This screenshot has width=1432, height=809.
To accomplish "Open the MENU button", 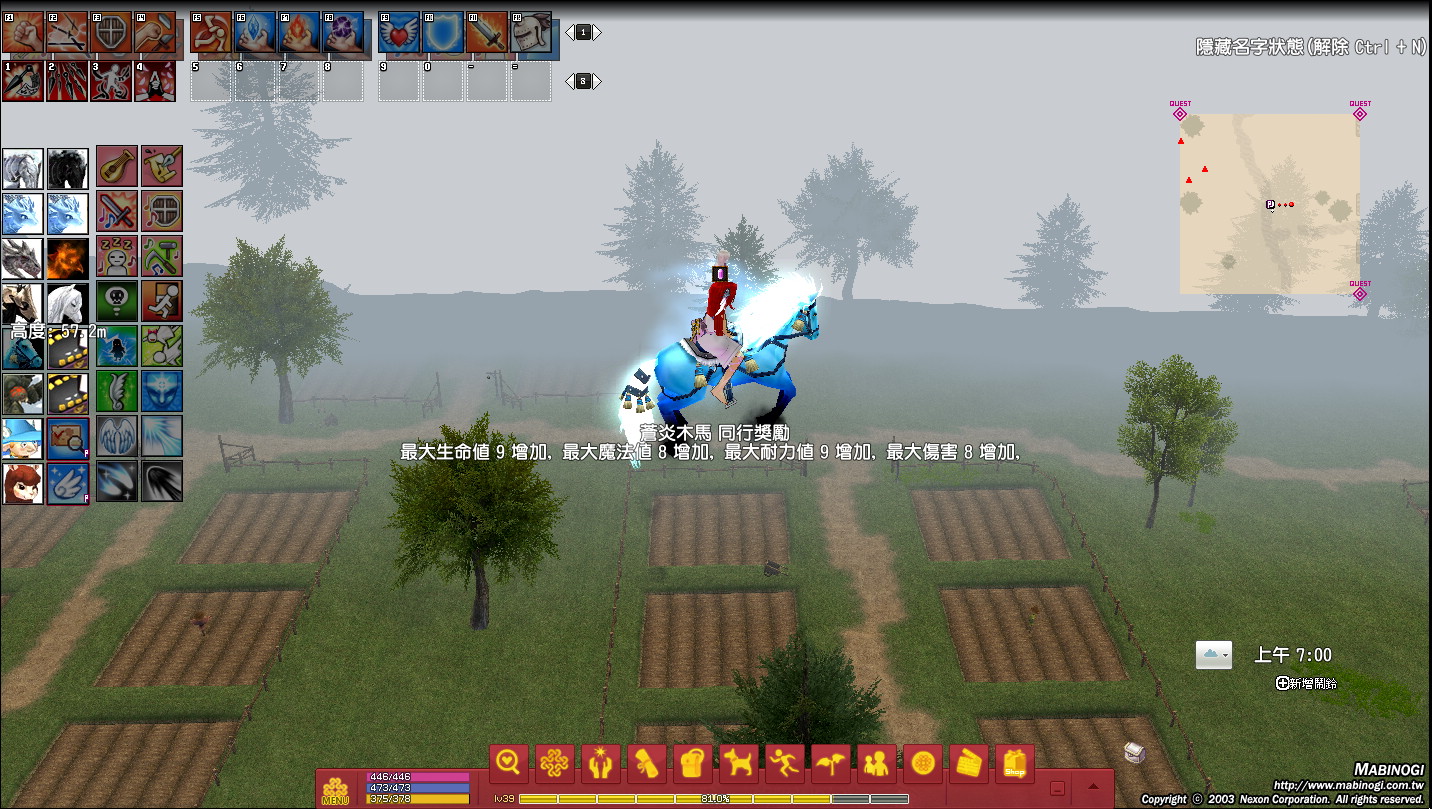I will click(335, 790).
